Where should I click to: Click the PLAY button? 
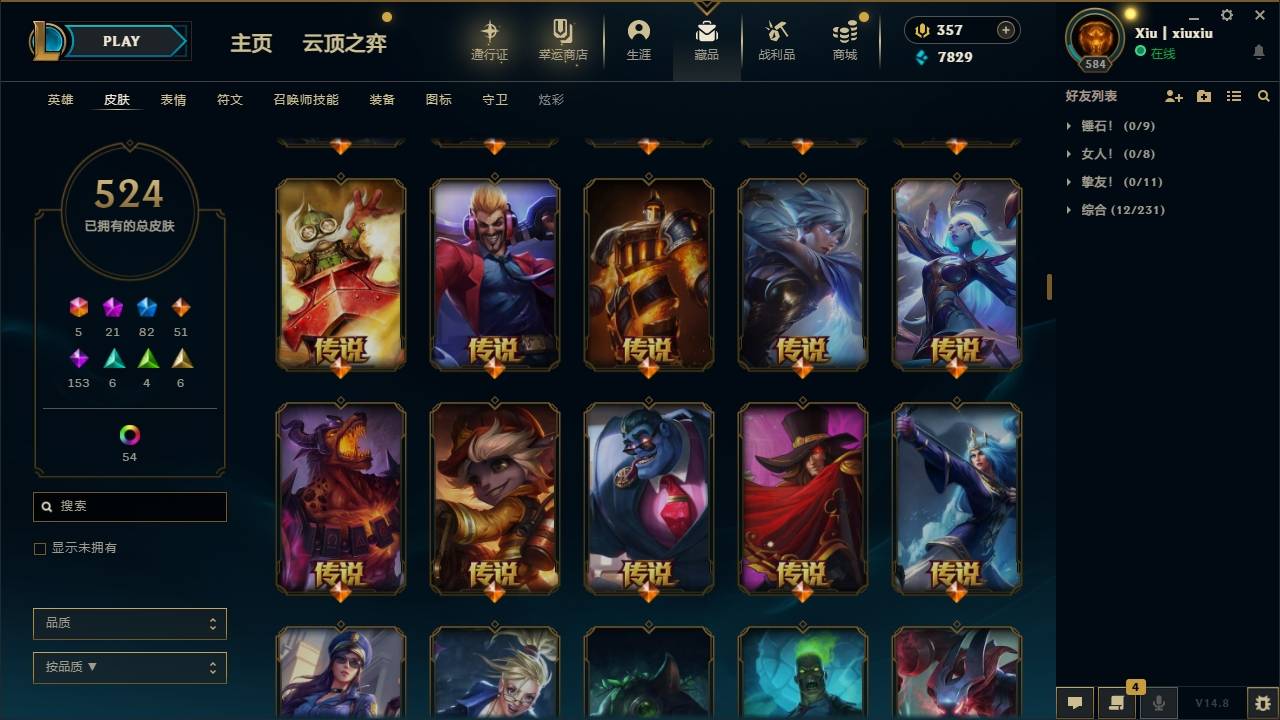(x=121, y=41)
